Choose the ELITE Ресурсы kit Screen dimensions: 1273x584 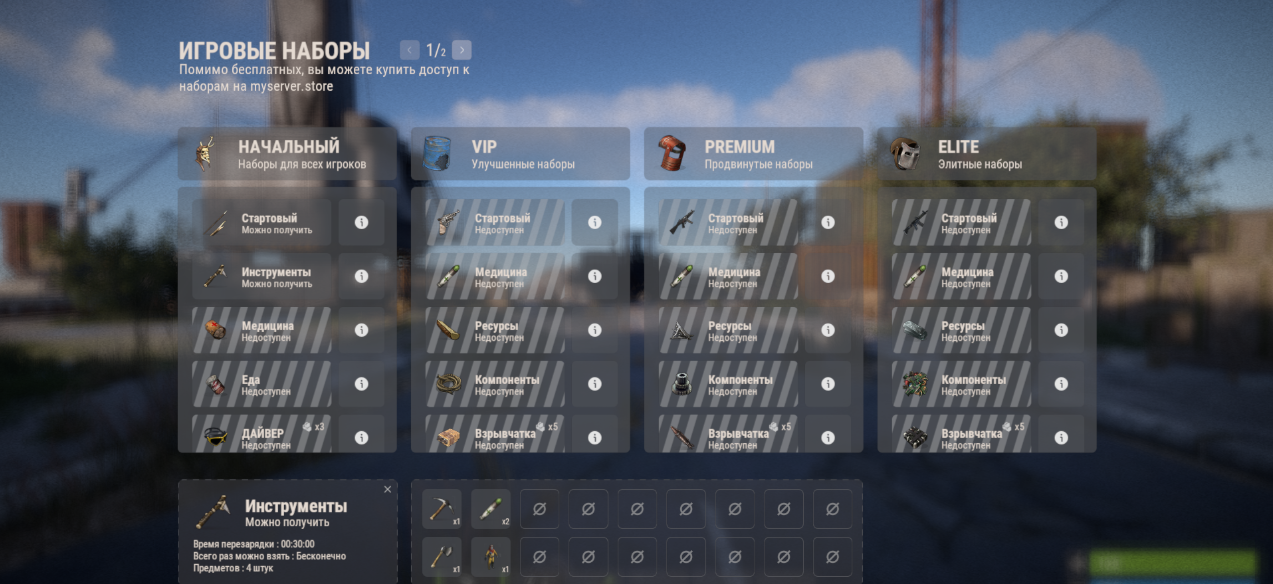tap(962, 331)
